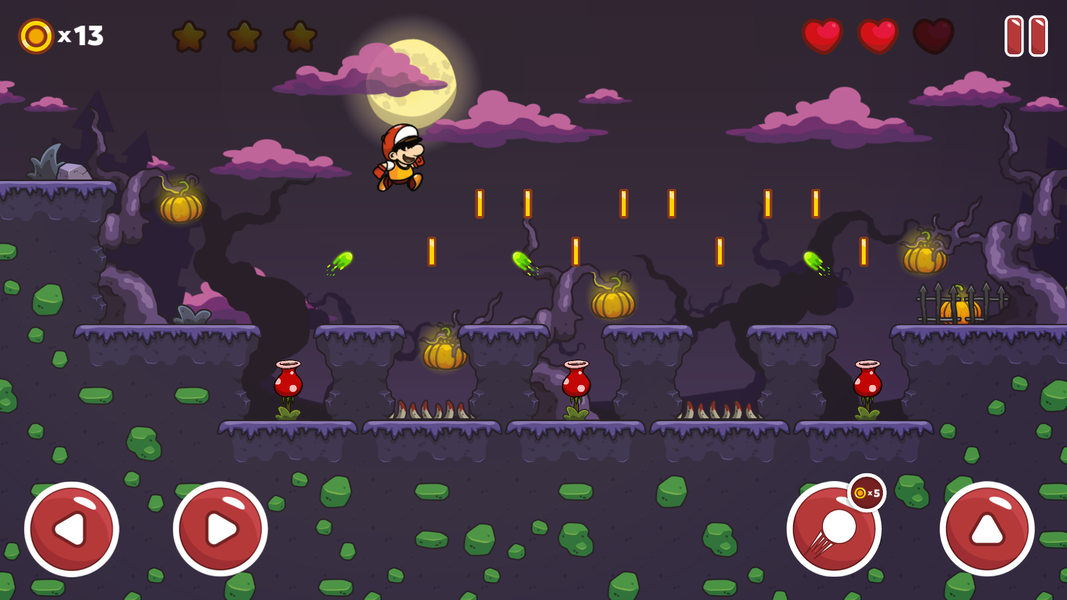Throw a fireball with the attack button
The height and width of the screenshot is (600, 1067).
click(x=833, y=530)
